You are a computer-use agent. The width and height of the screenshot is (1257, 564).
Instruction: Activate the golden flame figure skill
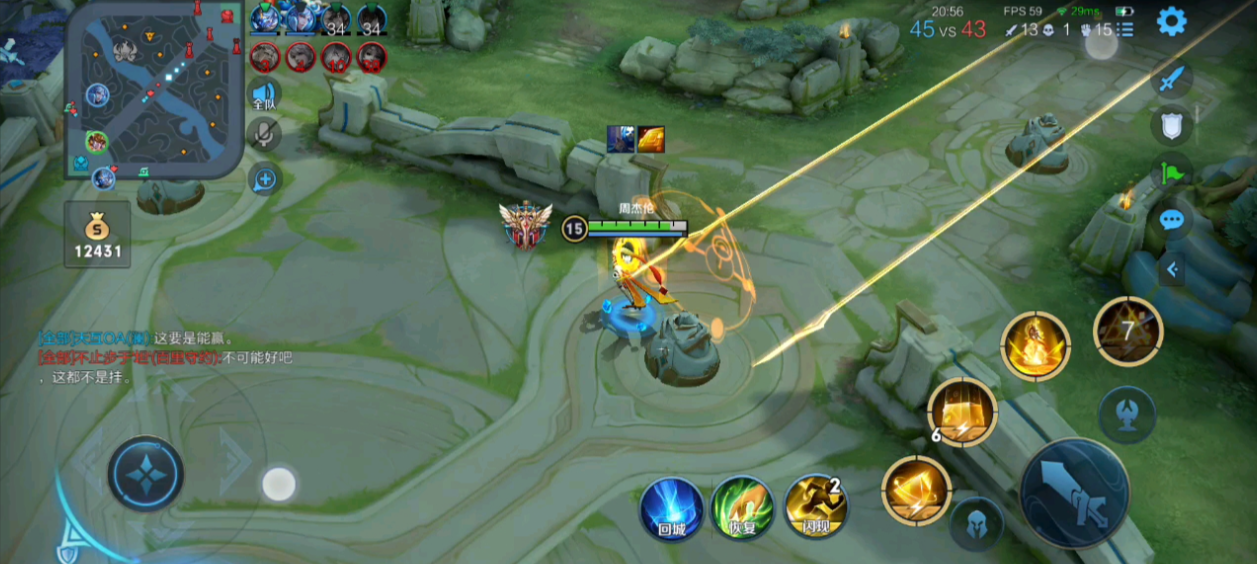[x=1035, y=346]
